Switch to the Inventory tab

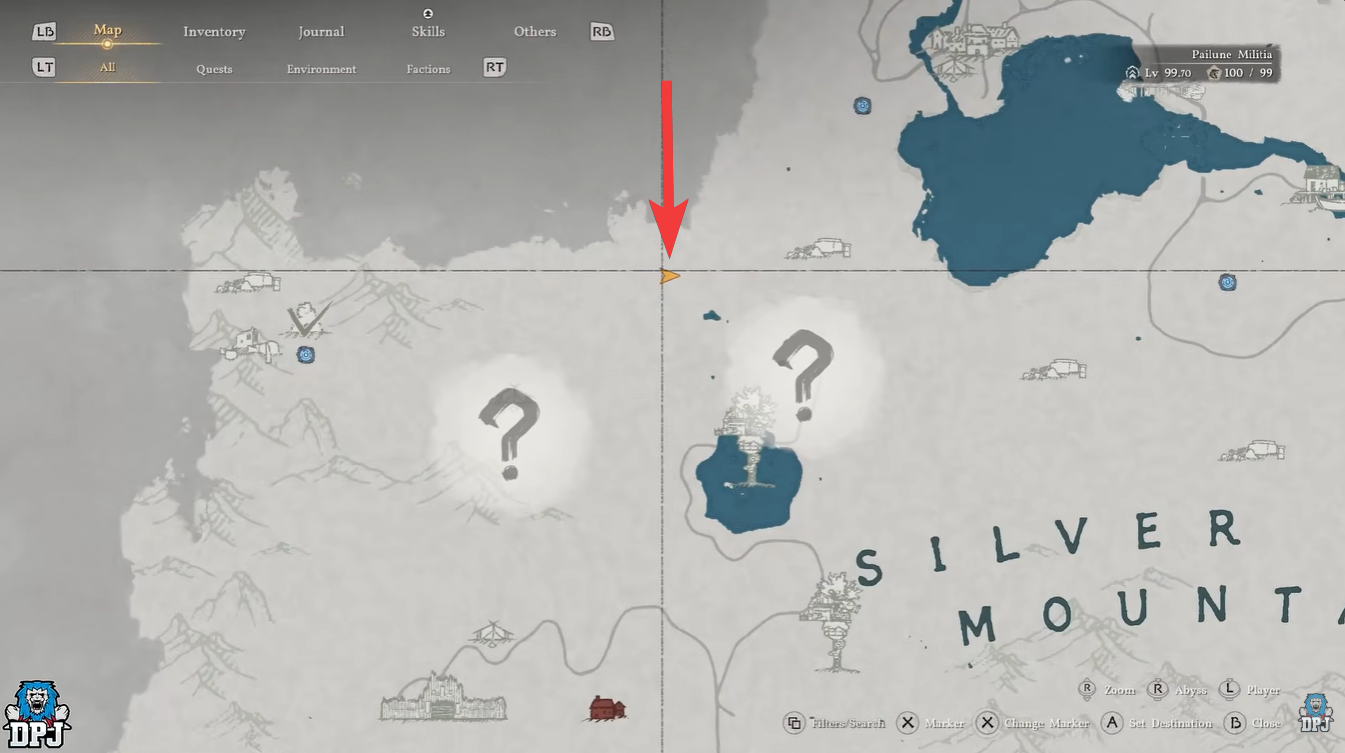(x=213, y=31)
